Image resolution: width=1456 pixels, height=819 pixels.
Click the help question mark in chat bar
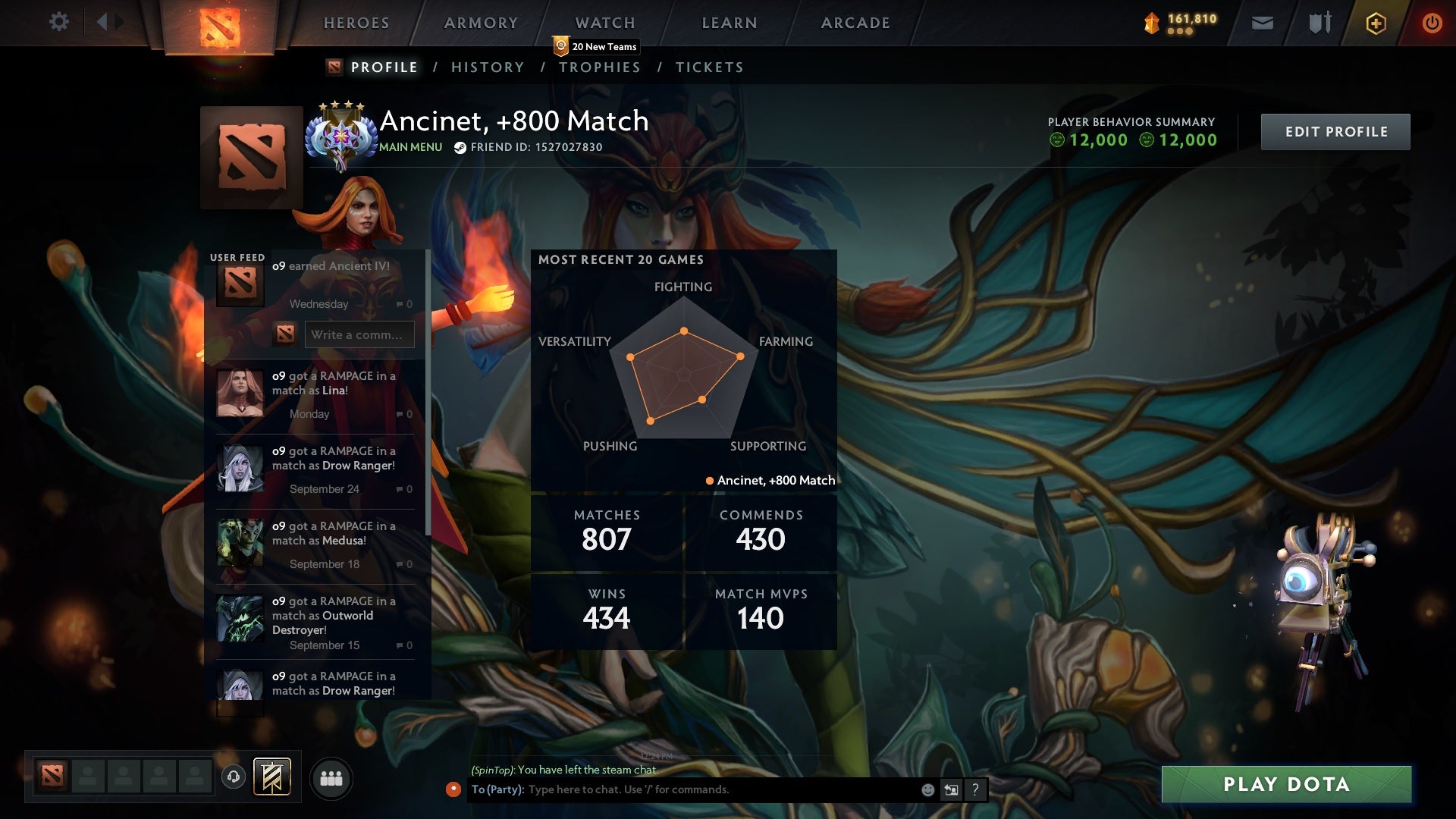(x=974, y=789)
